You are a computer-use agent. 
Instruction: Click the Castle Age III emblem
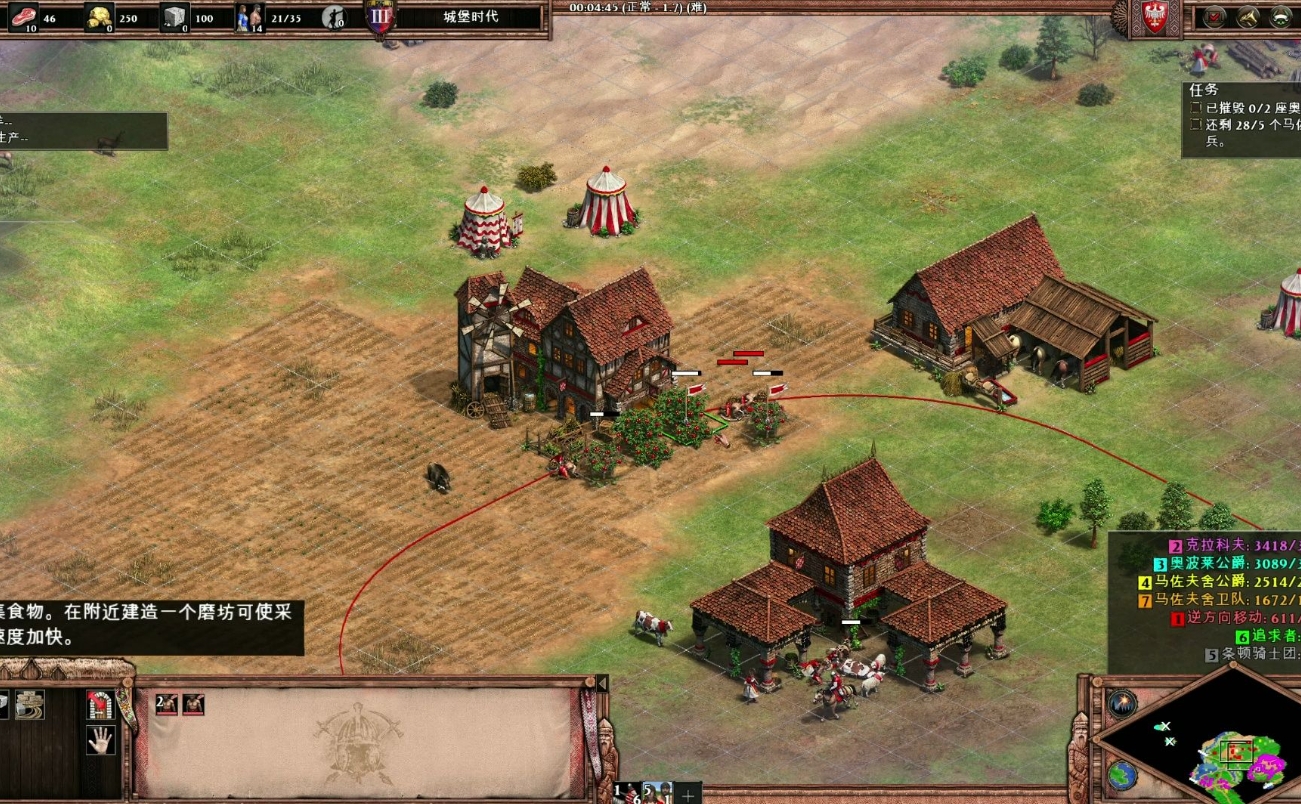pos(380,17)
